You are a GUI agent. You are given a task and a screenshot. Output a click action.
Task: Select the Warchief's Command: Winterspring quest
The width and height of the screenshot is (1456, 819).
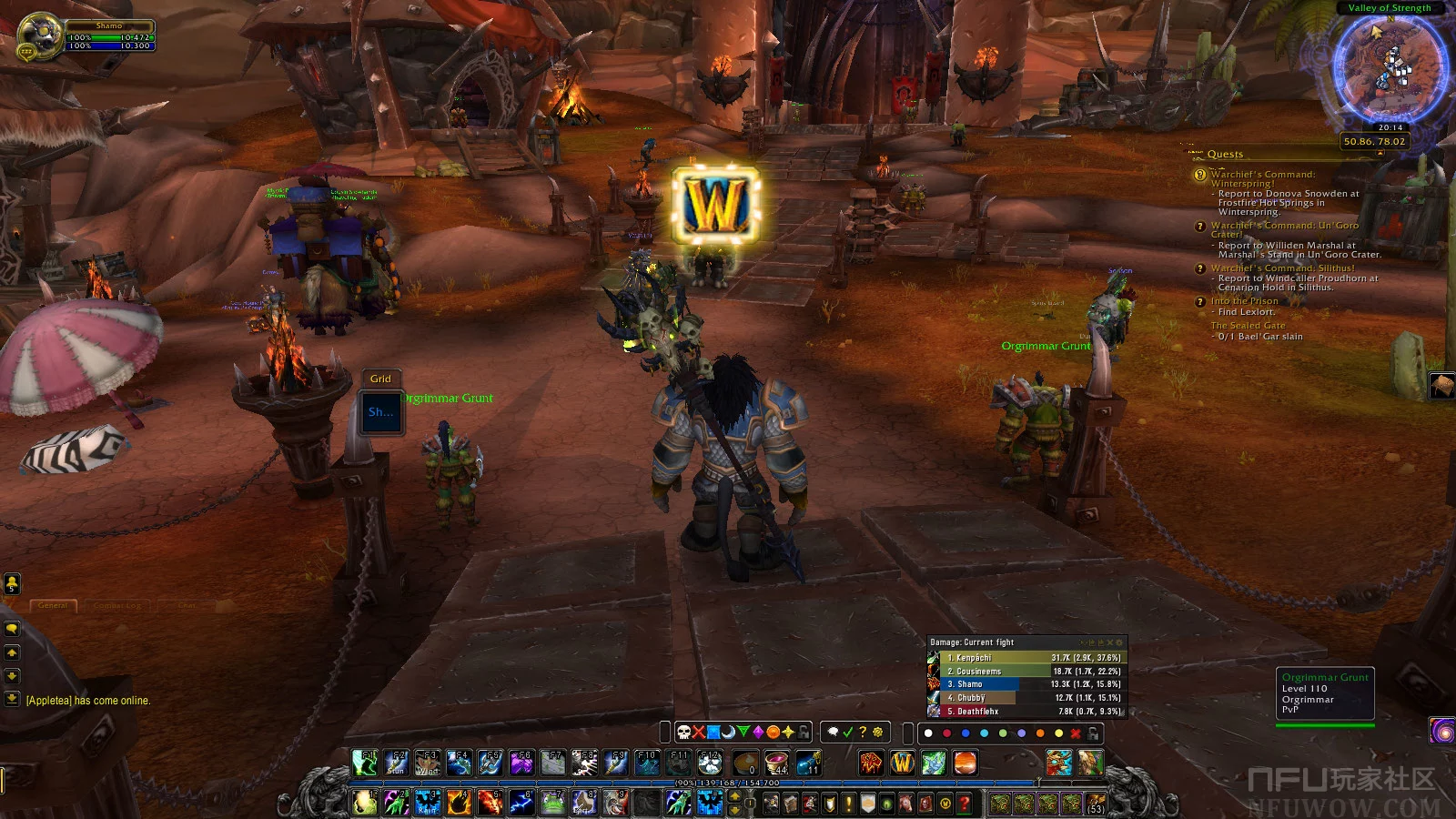(x=1262, y=178)
